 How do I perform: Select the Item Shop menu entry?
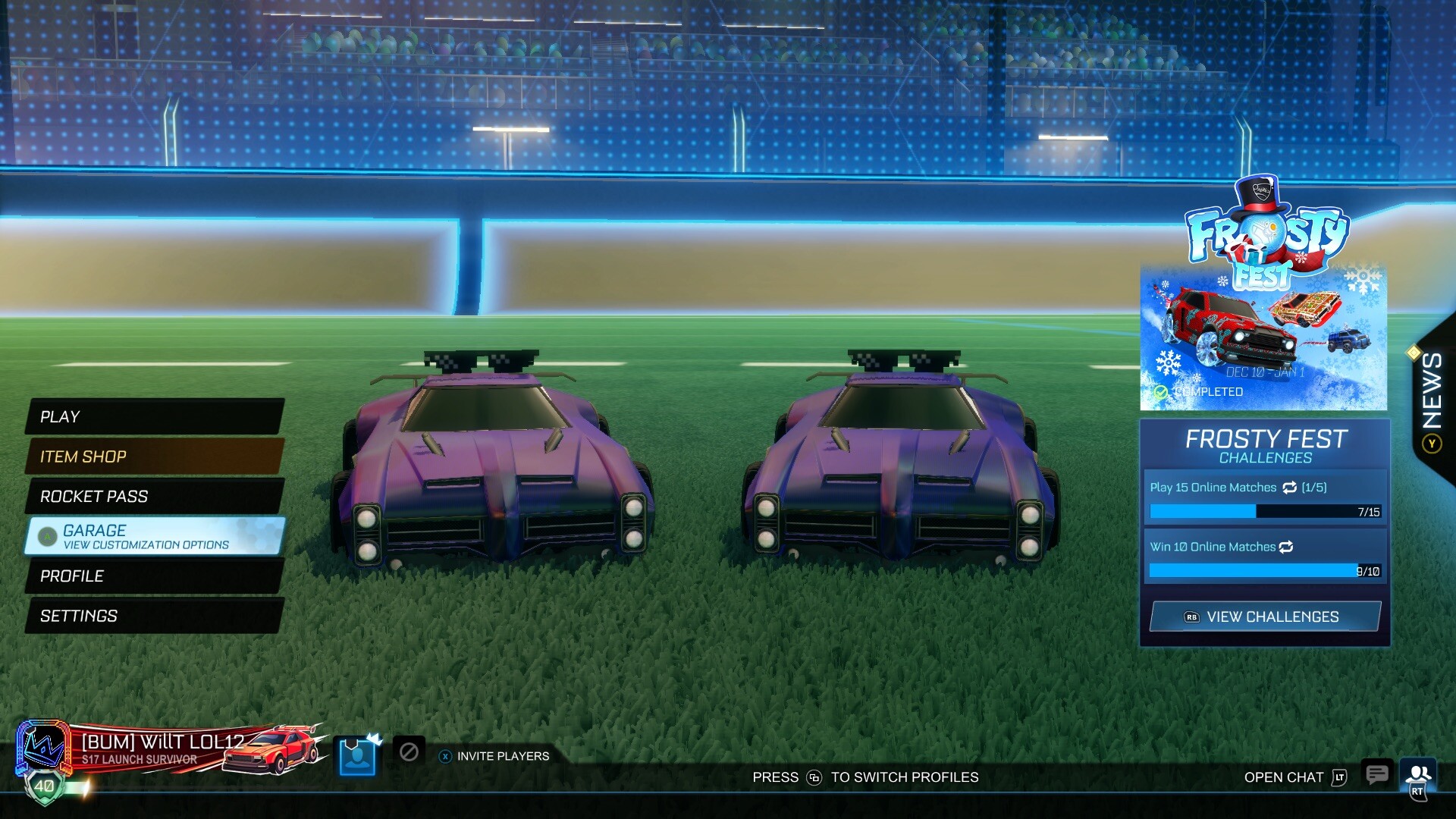tap(83, 457)
